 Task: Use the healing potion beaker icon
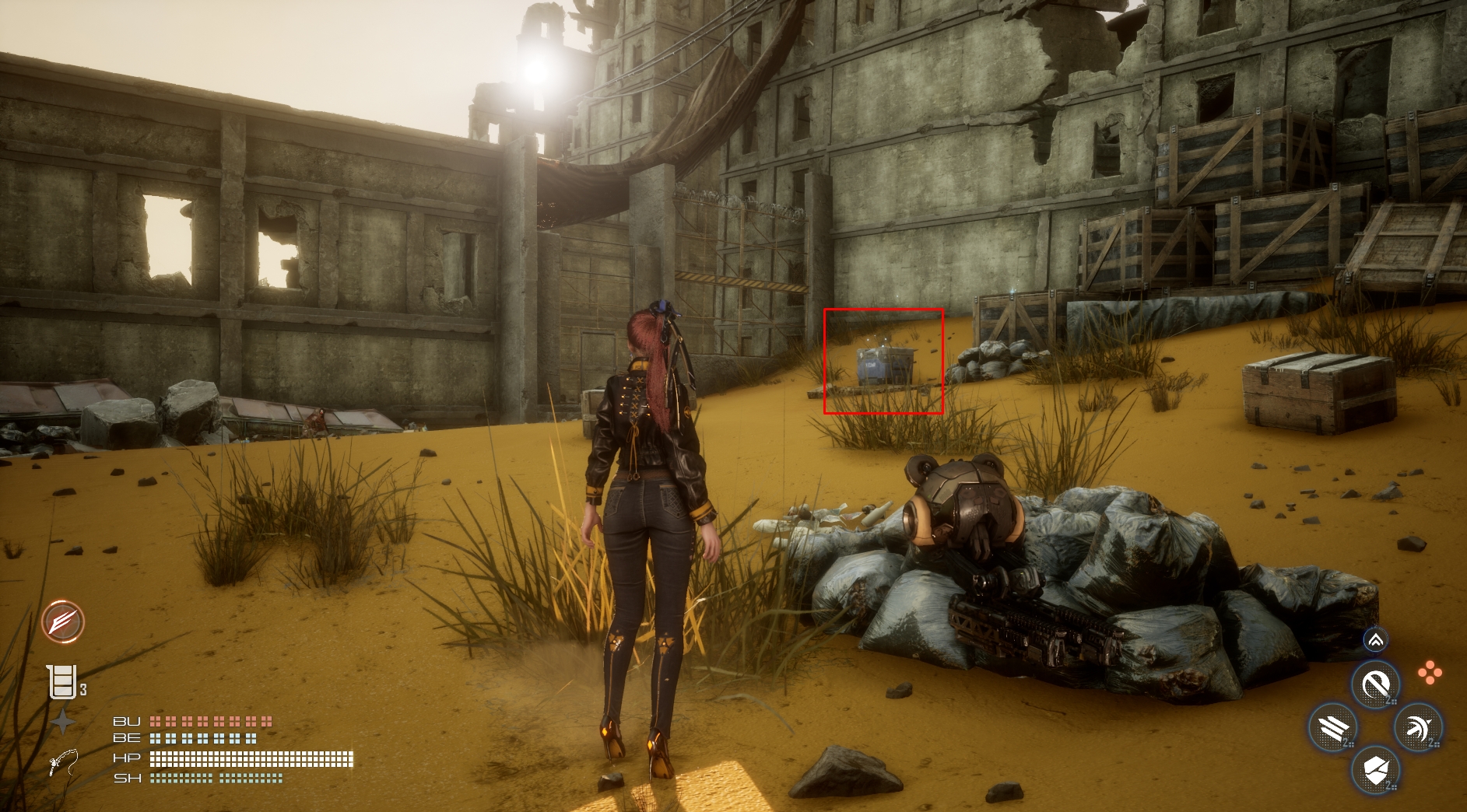pos(63,683)
